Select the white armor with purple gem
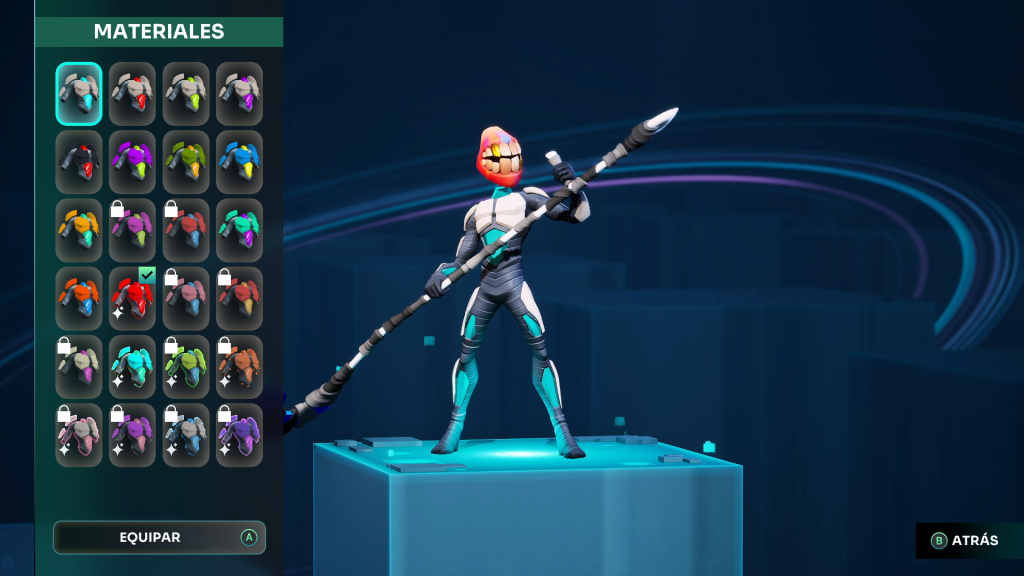 click(x=240, y=94)
